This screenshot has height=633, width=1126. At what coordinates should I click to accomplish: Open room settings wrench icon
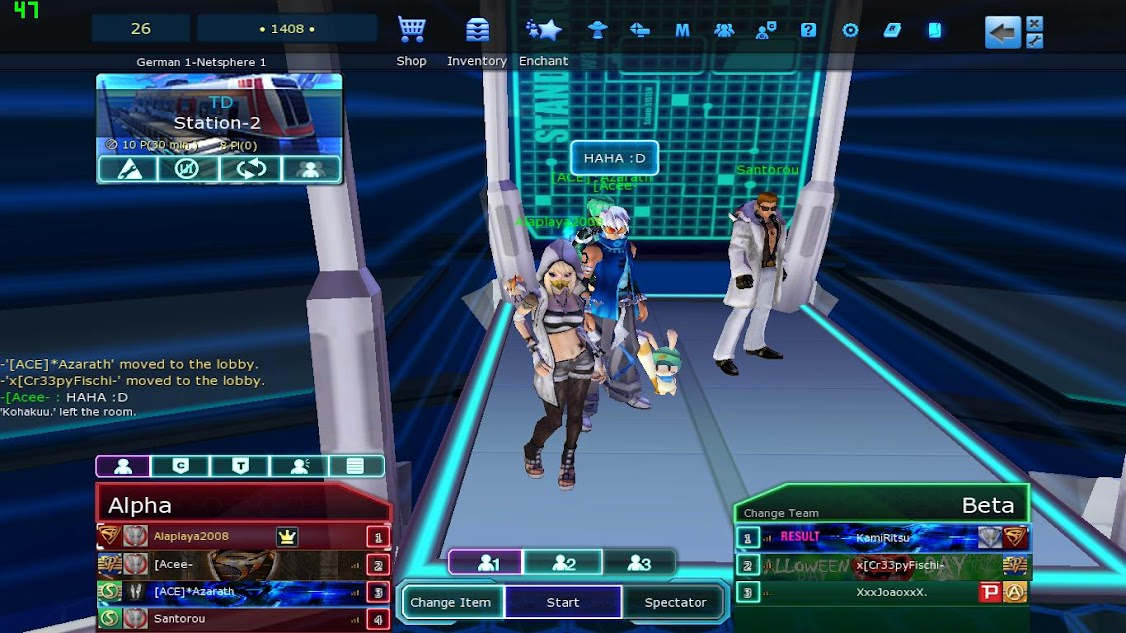tap(129, 169)
